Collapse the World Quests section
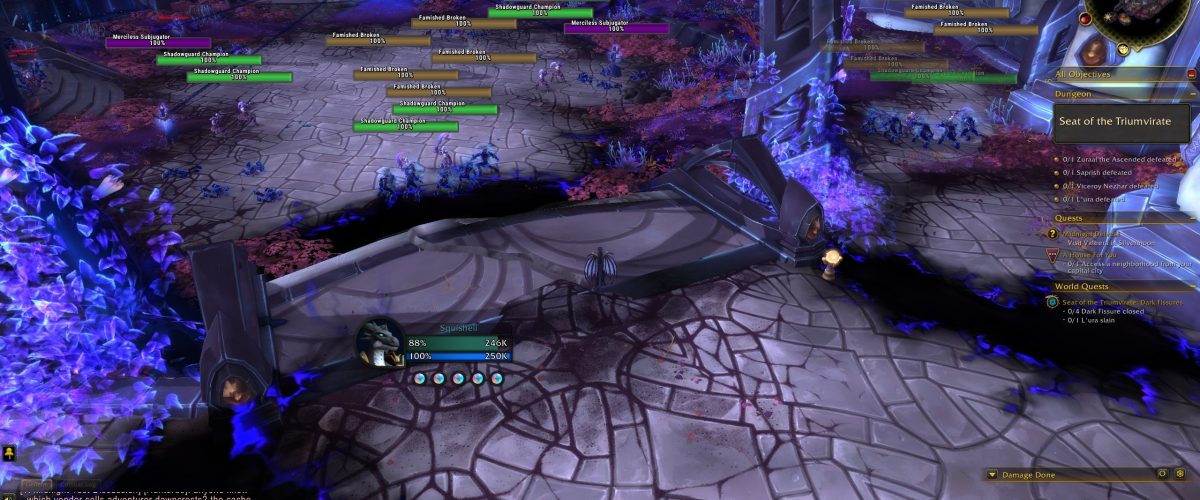 coord(1191,287)
